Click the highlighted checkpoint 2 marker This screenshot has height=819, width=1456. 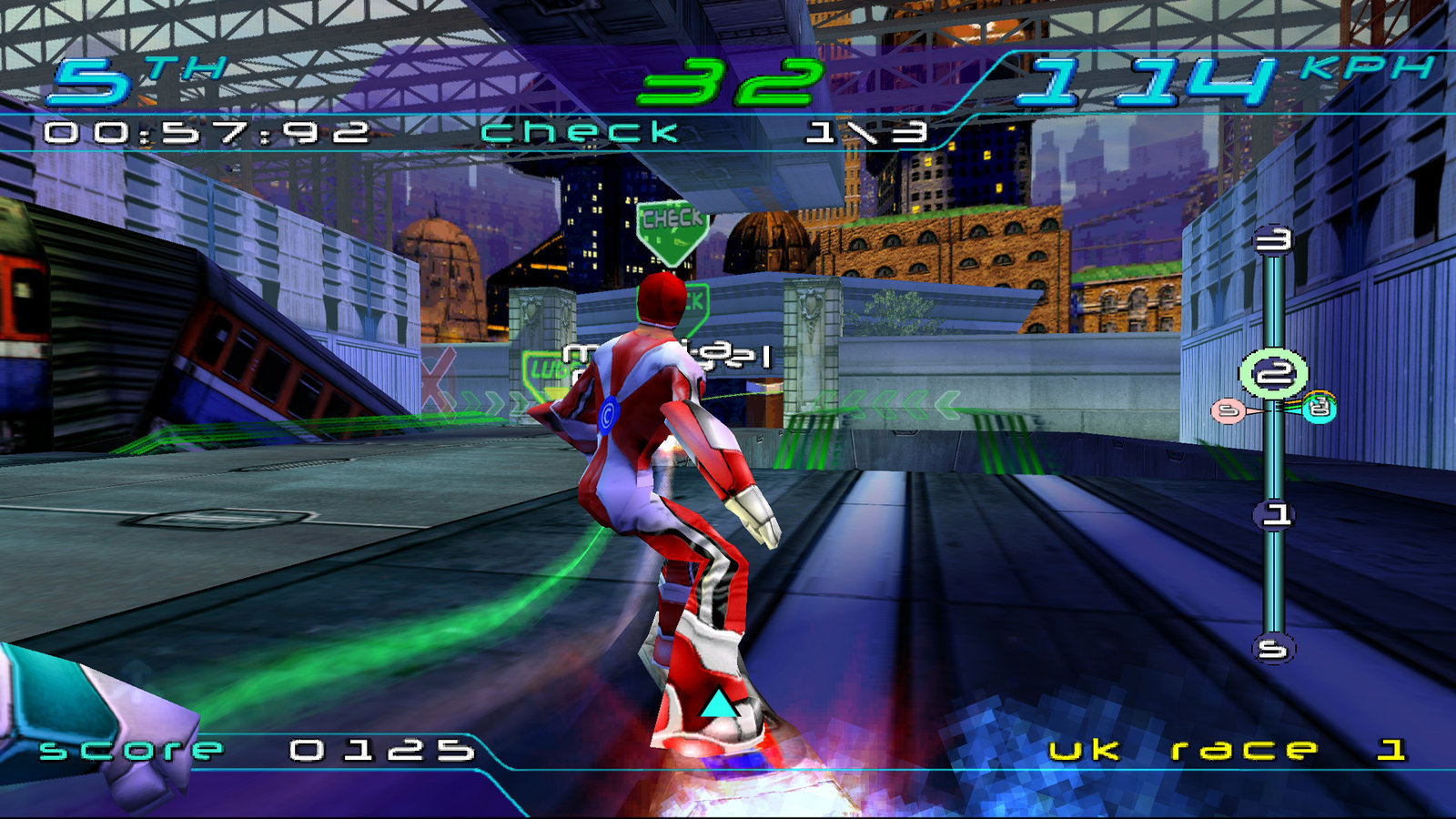tap(1273, 374)
